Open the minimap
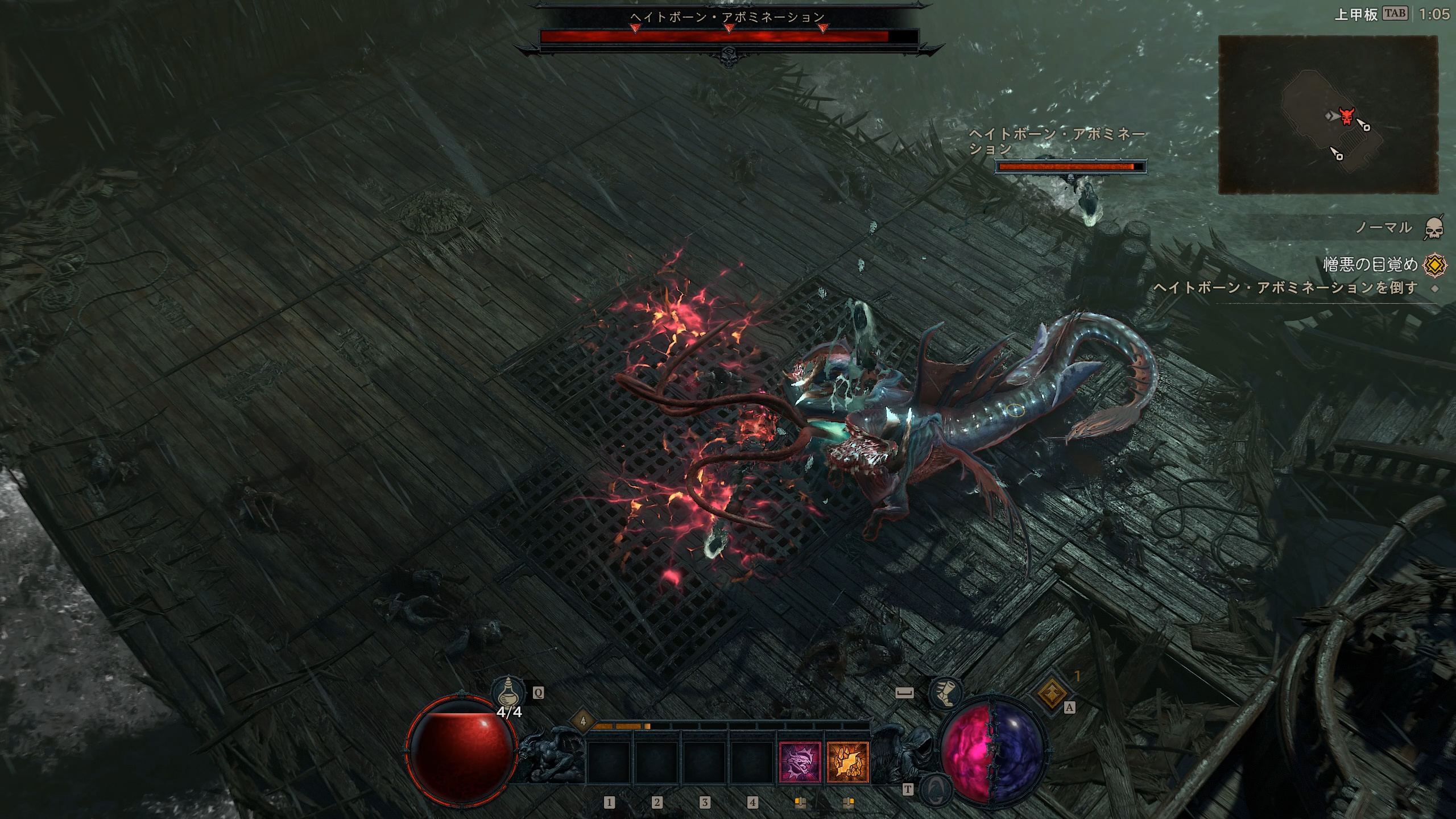Image resolution: width=1456 pixels, height=819 pixels. pos(1327,114)
